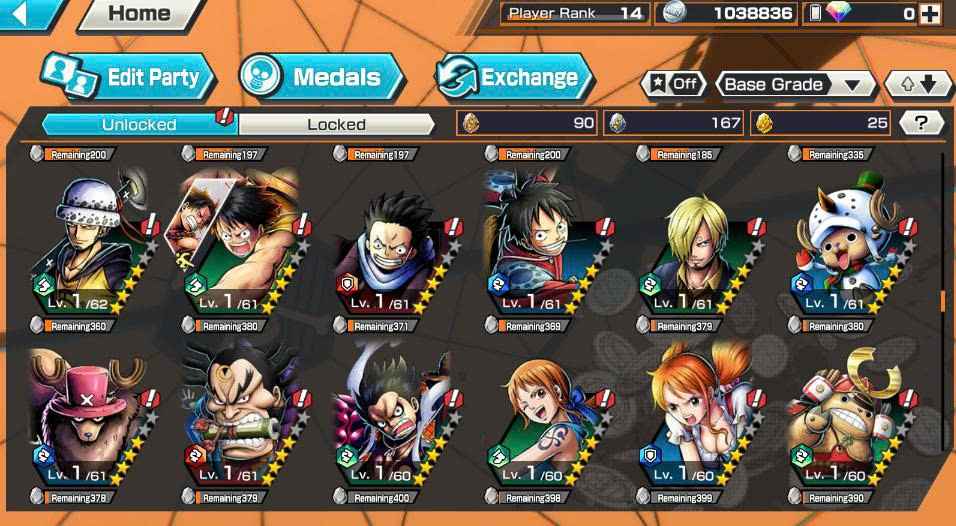Open the Exchange screen
The image size is (956, 526).
[x=513, y=77]
